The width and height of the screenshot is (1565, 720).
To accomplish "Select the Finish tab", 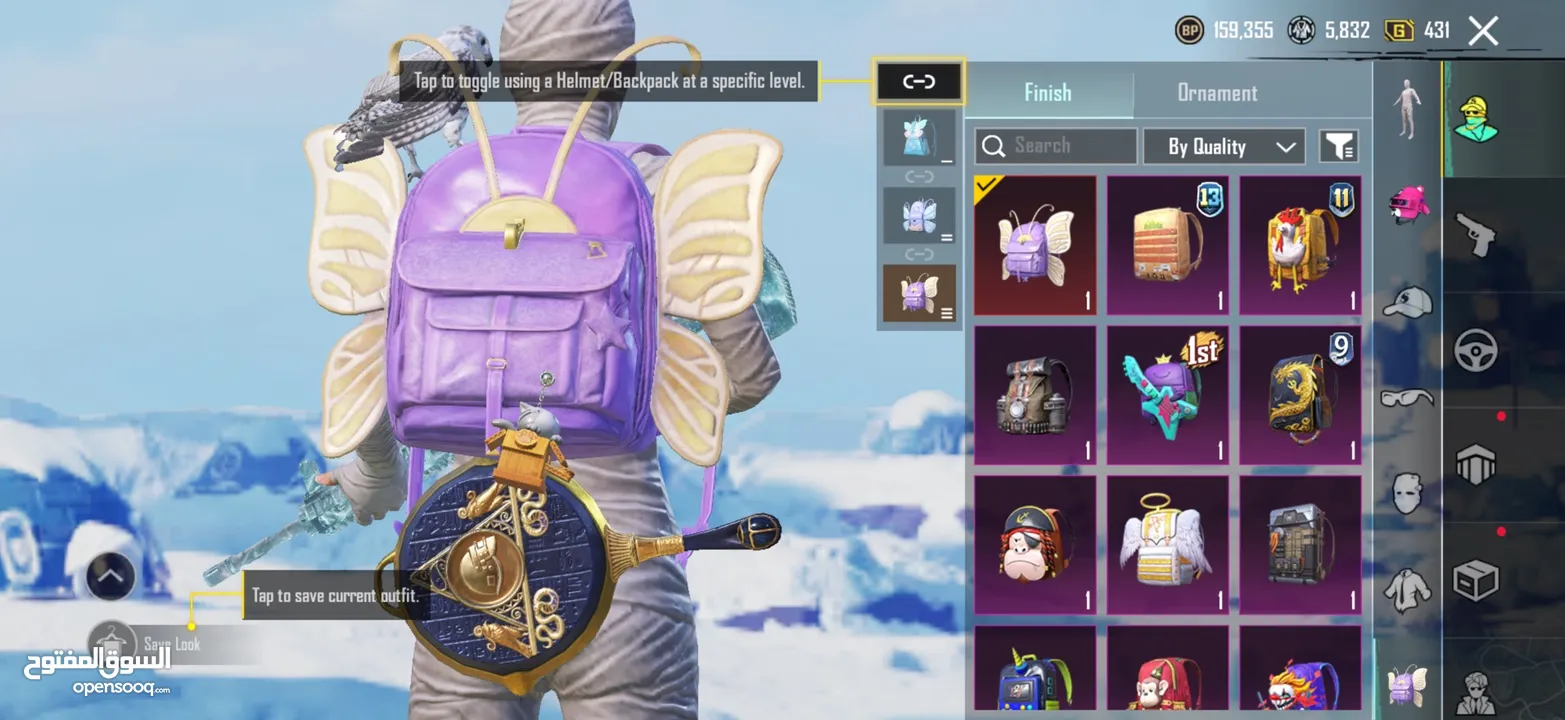I will (1047, 93).
